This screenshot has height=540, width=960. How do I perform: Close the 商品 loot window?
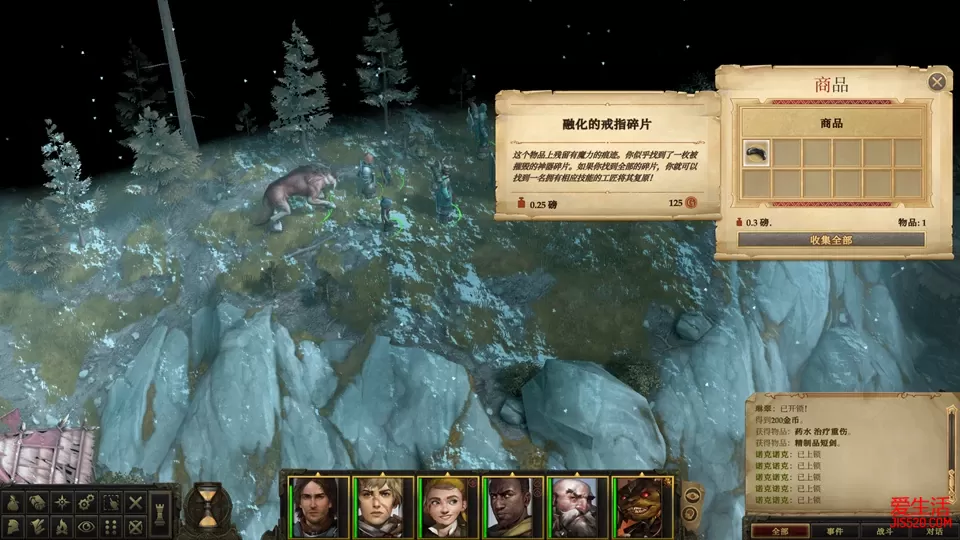tap(937, 81)
